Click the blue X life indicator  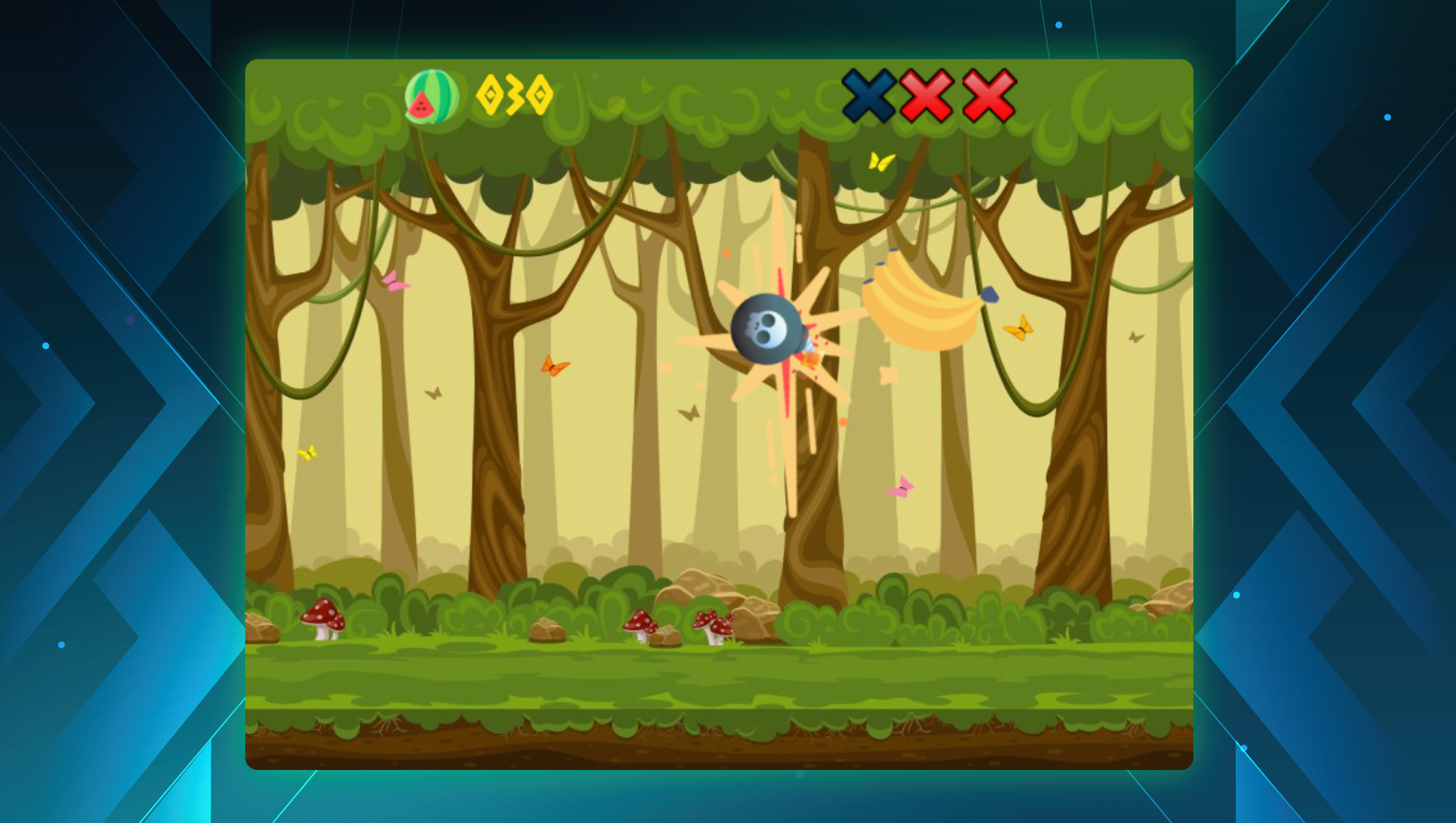click(x=868, y=95)
